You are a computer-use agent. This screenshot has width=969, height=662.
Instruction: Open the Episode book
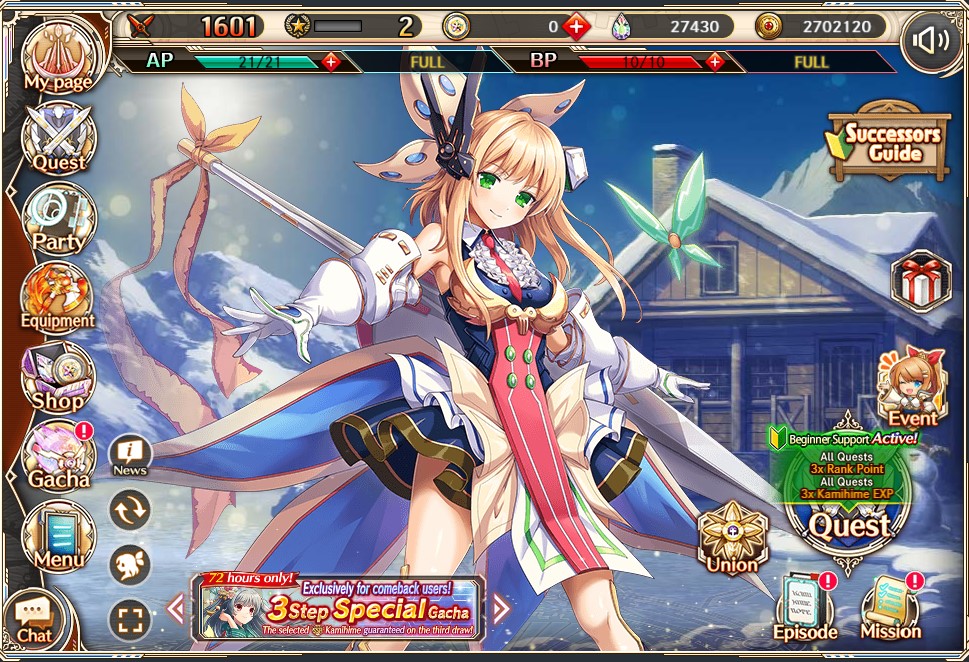tap(805, 607)
